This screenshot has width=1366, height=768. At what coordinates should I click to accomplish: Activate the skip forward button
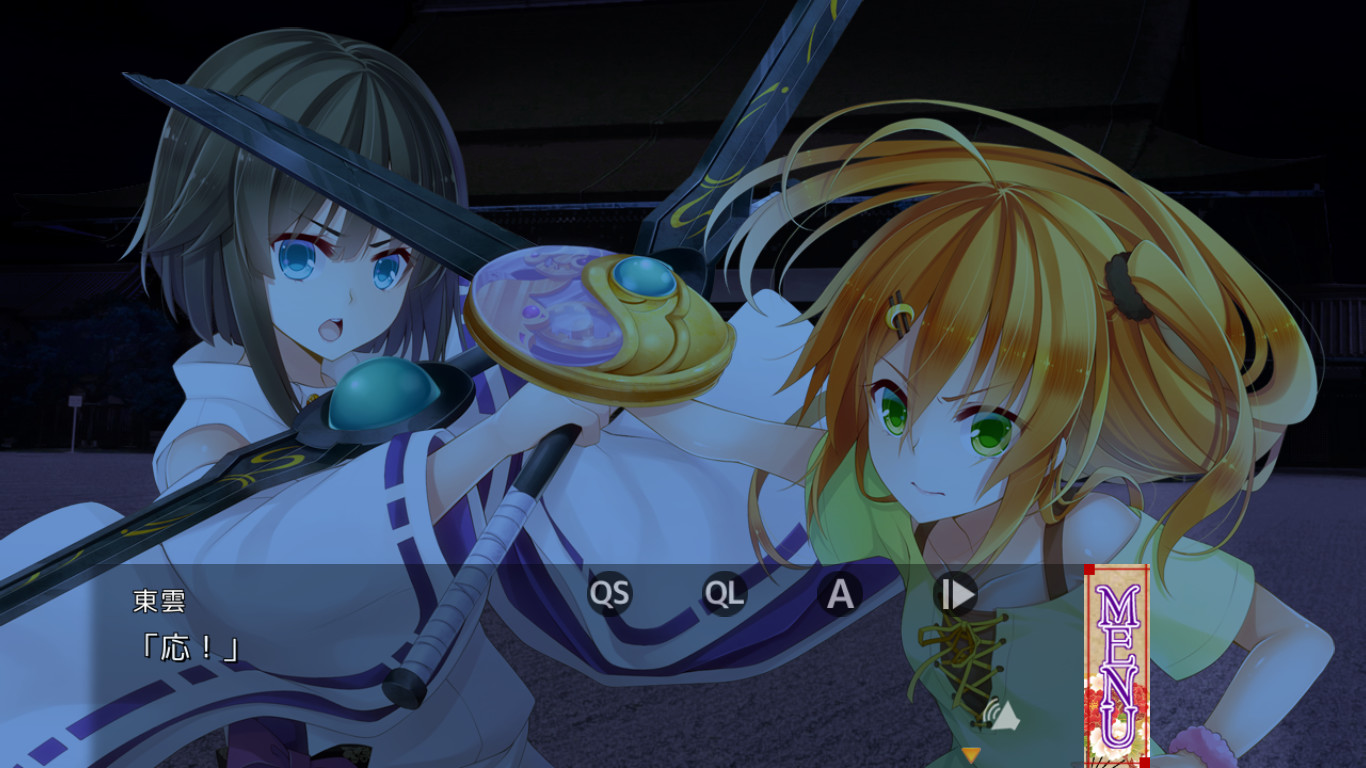955,594
